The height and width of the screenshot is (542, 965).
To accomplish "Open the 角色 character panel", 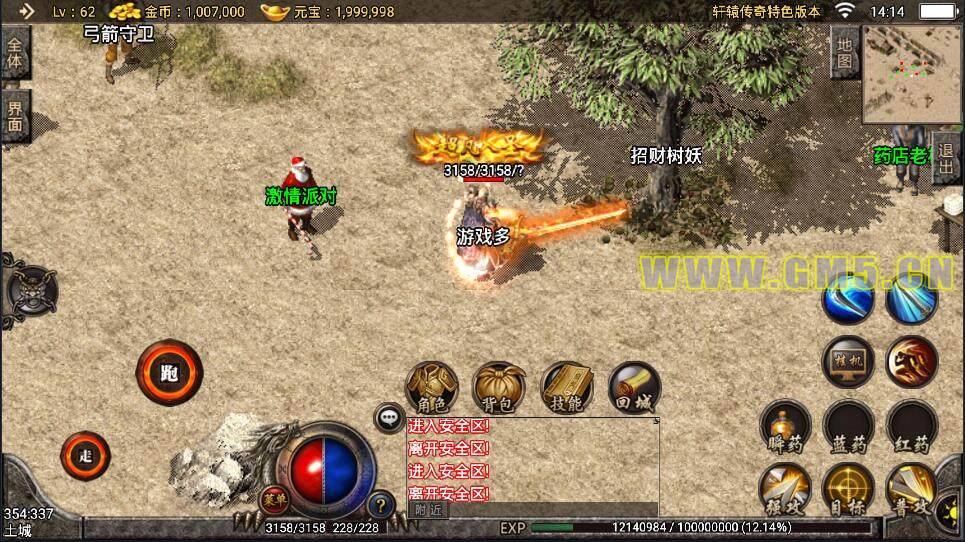I will [x=432, y=388].
